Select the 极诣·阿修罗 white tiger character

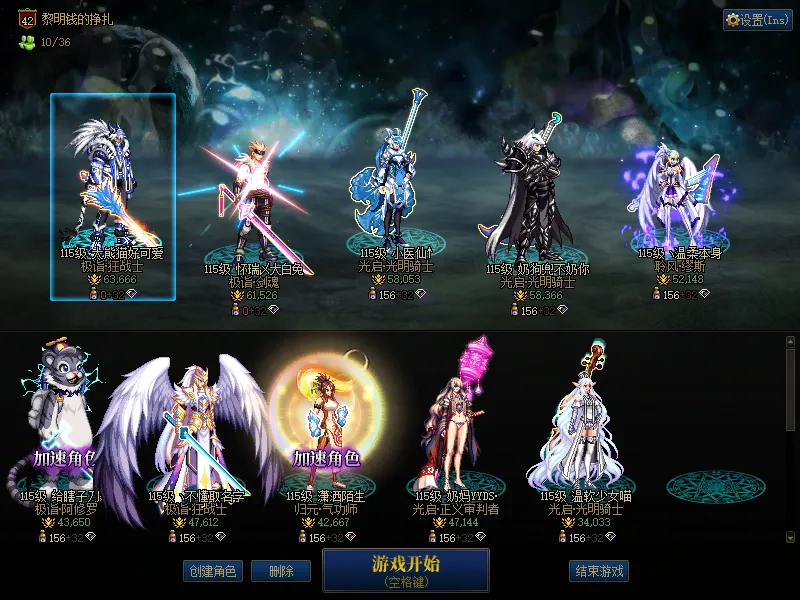(62, 430)
